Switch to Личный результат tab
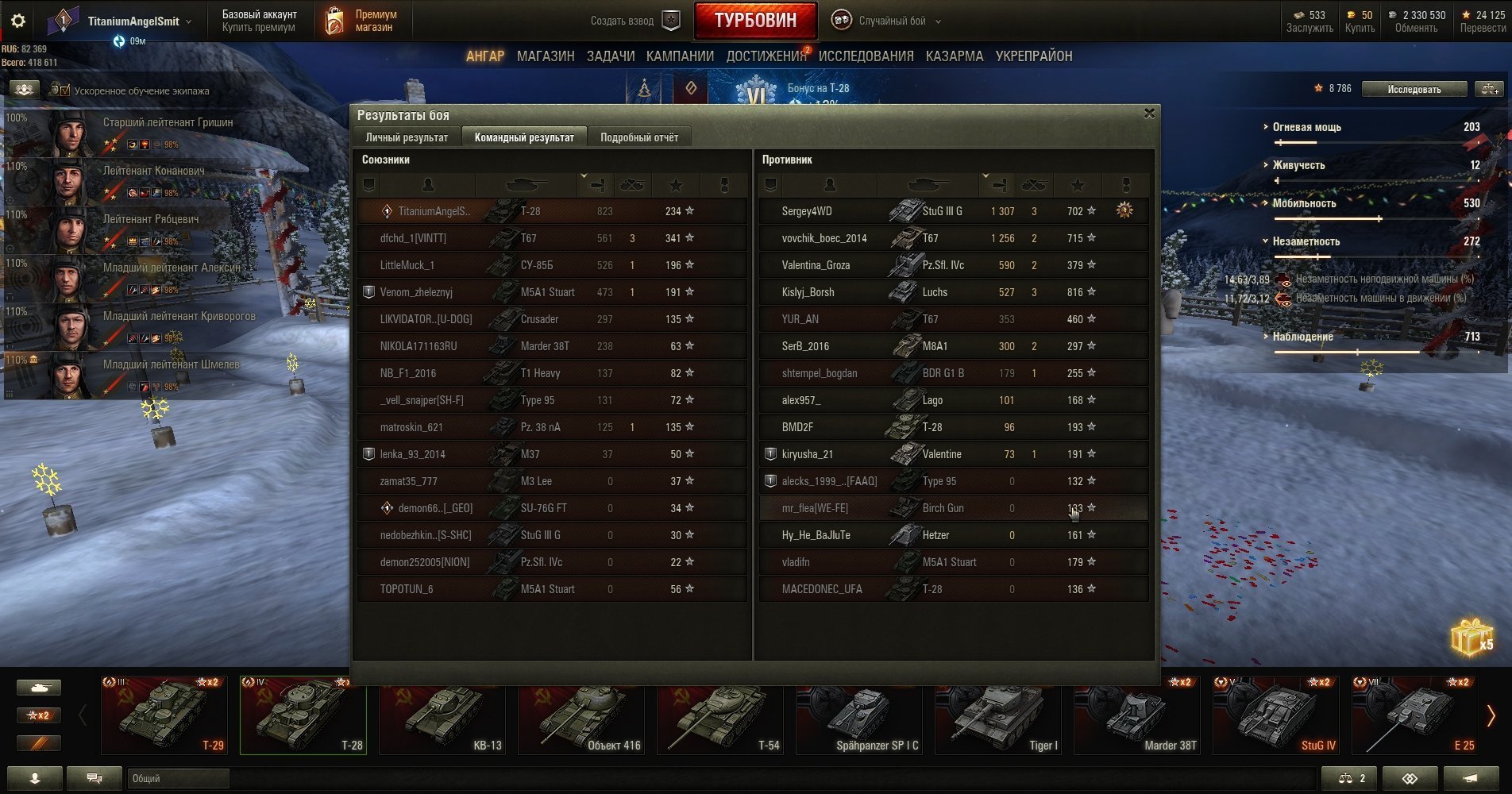Screen dimensions: 1512x794 (x=407, y=137)
